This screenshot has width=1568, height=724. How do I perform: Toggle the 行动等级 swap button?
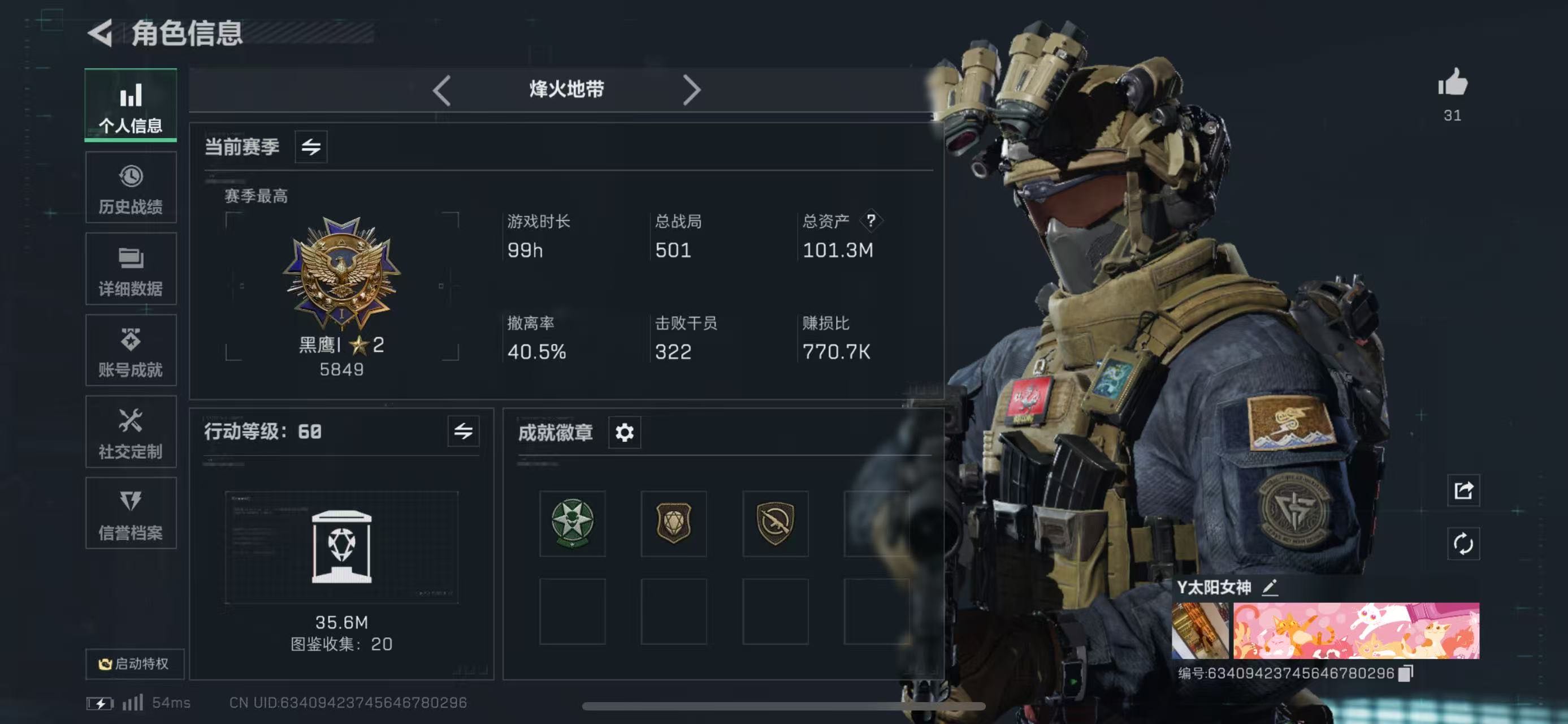pyautogui.click(x=463, y=432)
